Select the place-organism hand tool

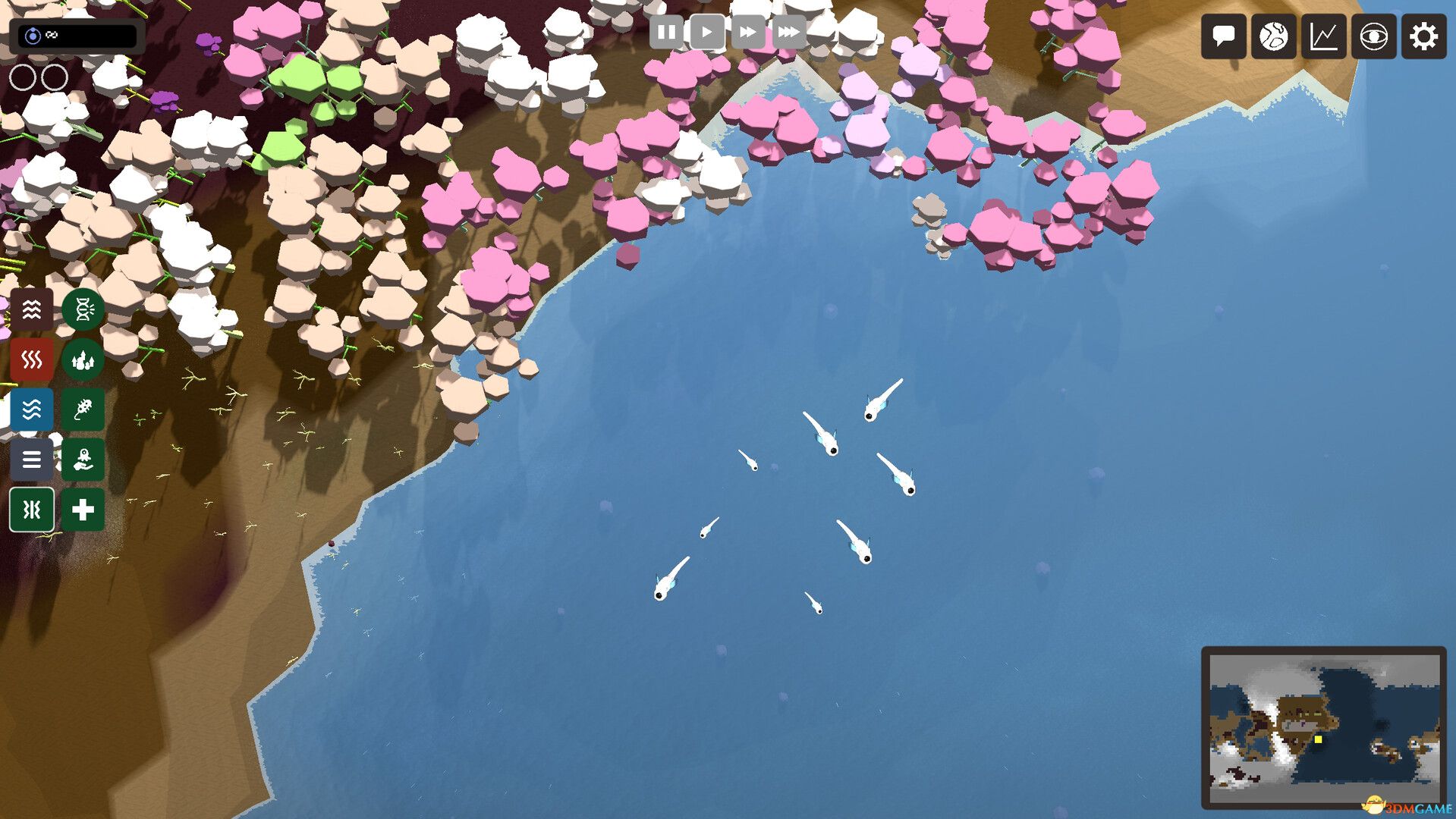pos(82,460)
